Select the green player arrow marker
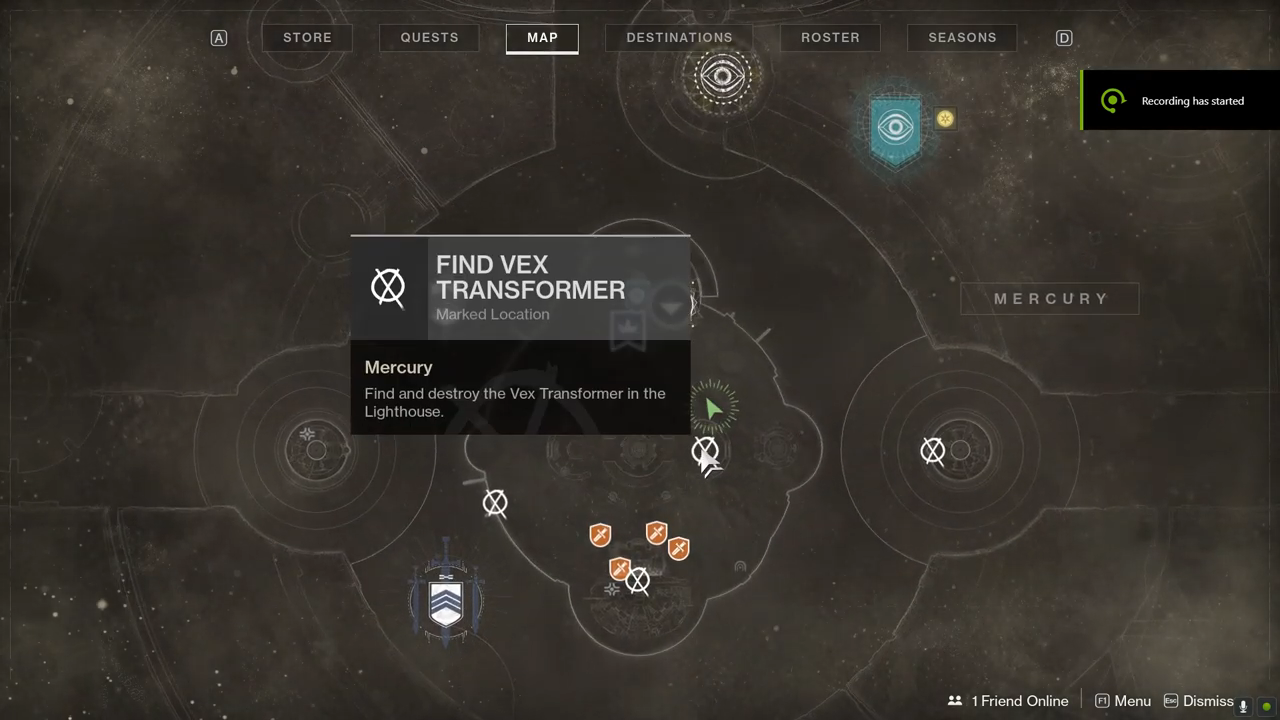This screenshot has height=720, width=1280. click(713, 408)
